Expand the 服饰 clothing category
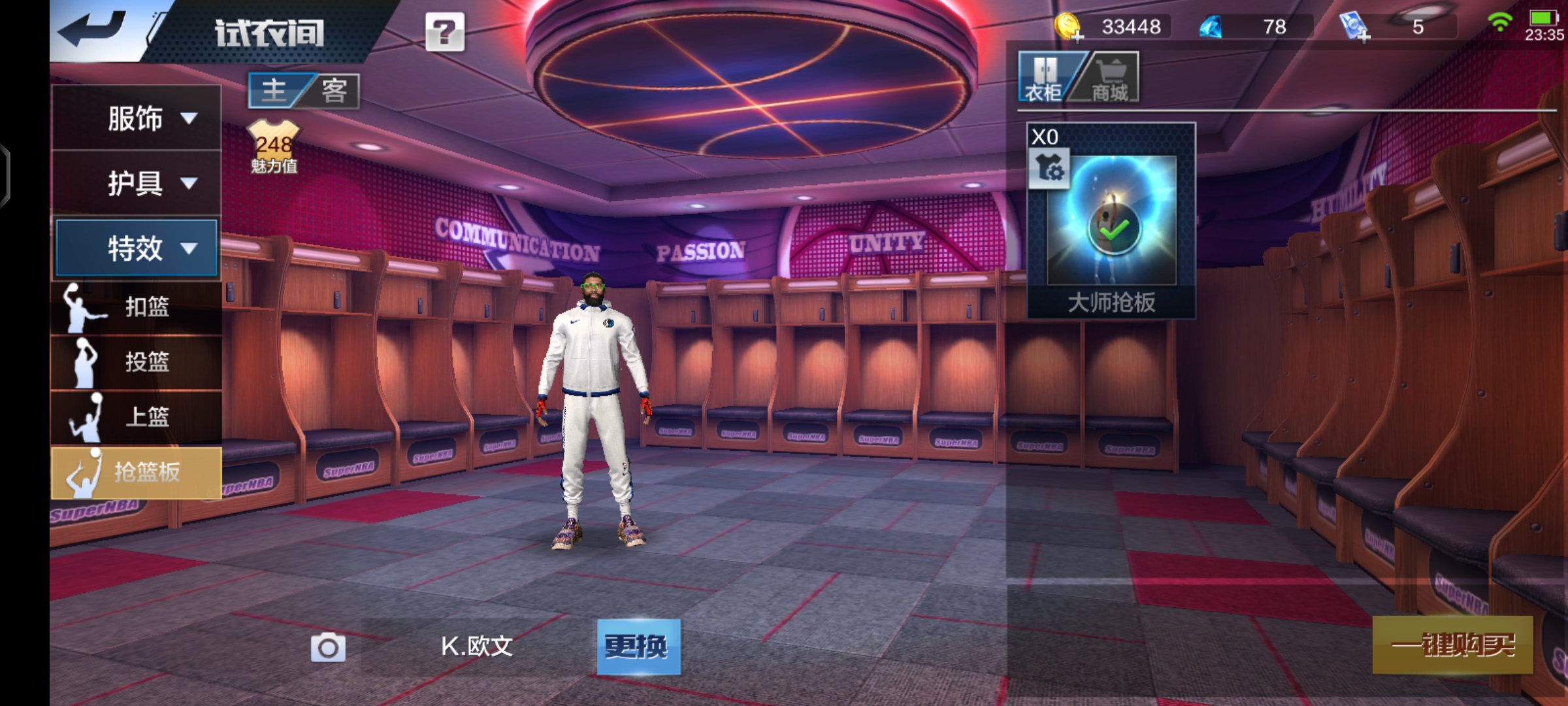 click(x=137, y=118)
